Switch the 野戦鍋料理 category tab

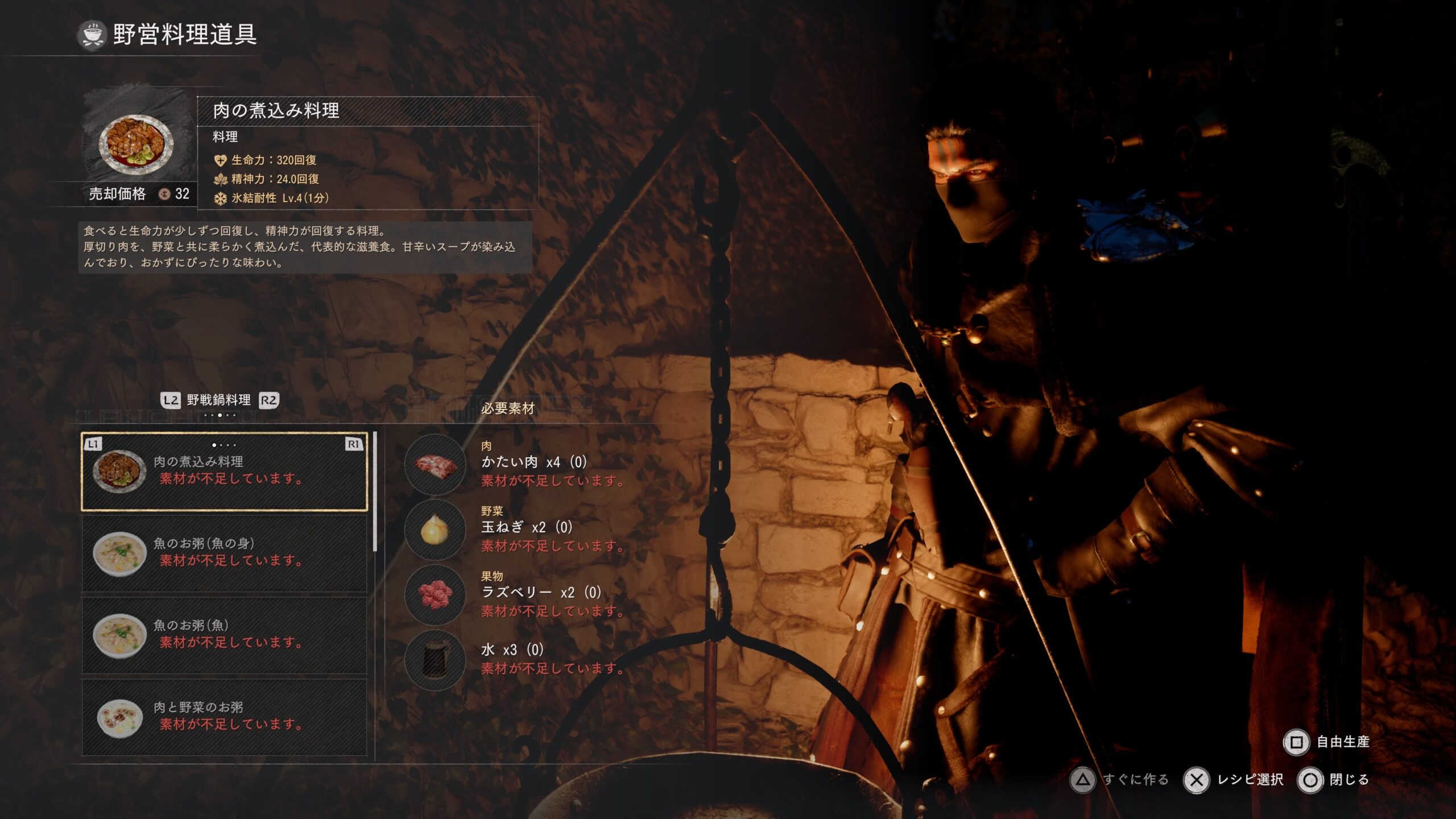point(219,400)
